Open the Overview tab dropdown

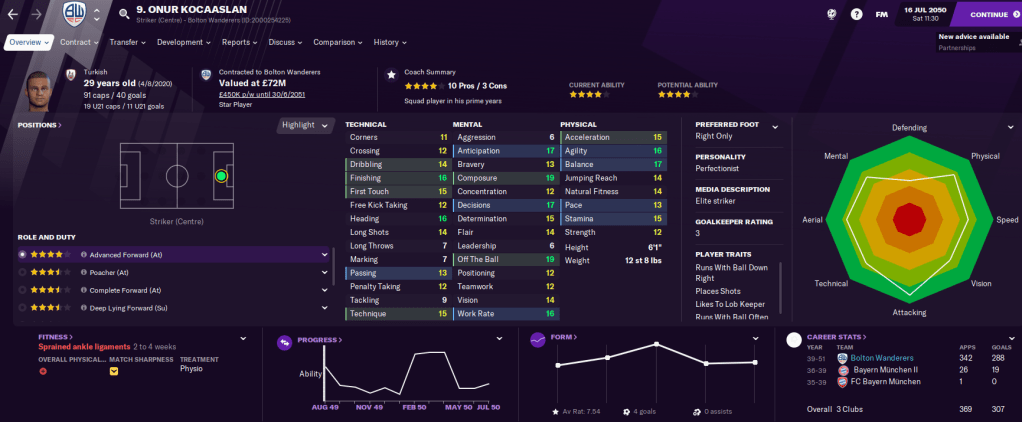click(x=29, y=43)
